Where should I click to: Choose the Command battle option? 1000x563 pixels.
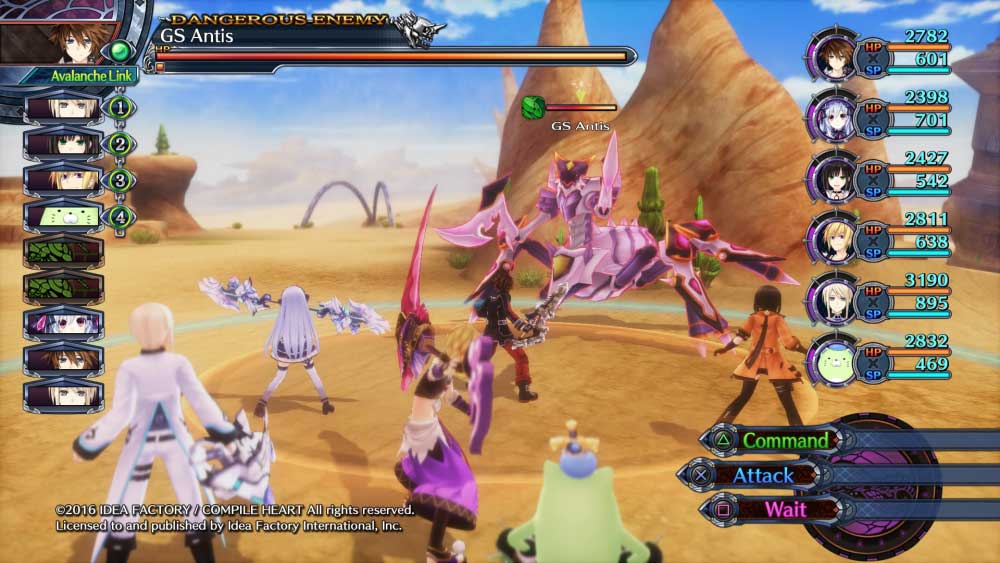785,440
